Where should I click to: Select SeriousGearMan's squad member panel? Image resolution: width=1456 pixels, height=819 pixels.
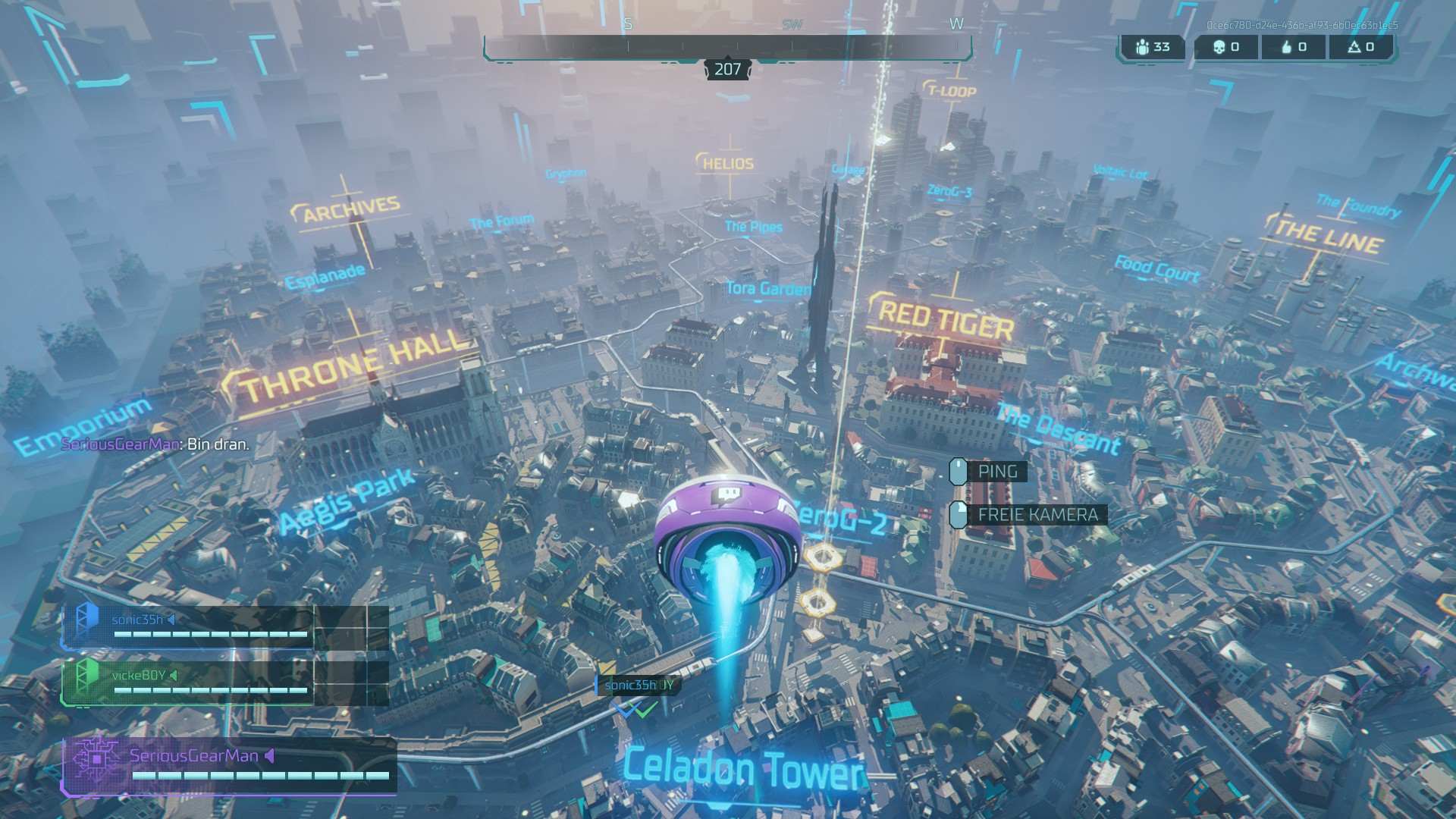[x=229, y=765]
